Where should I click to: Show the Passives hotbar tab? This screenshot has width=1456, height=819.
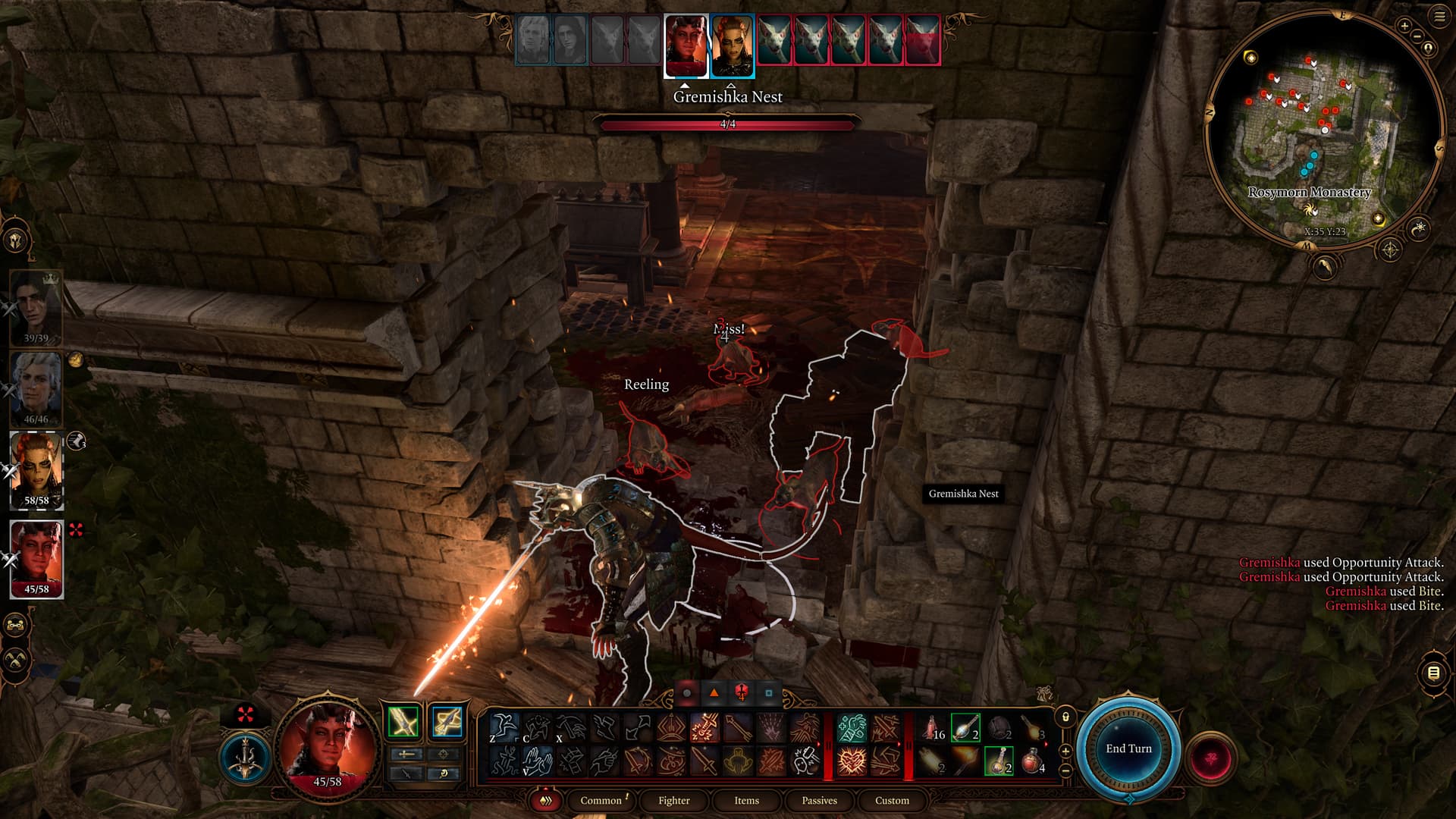click(819, 800)
